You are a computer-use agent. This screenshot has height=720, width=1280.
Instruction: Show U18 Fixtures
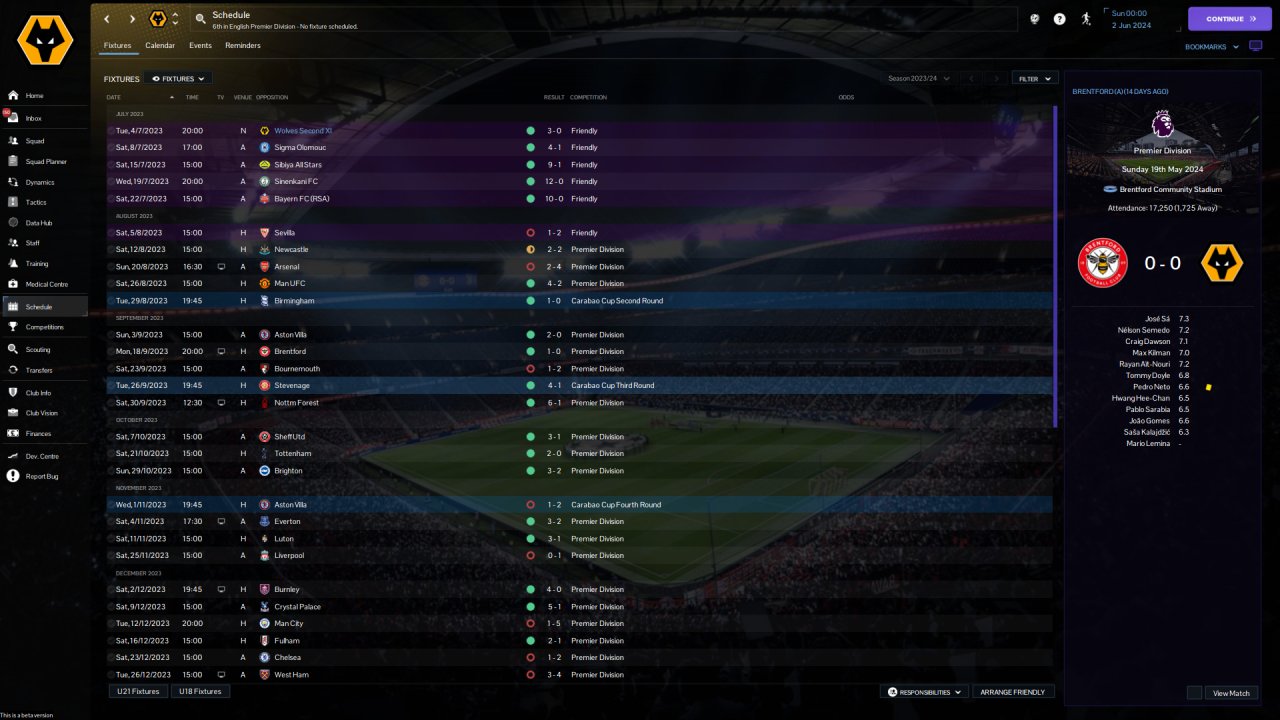coord(200,691)
